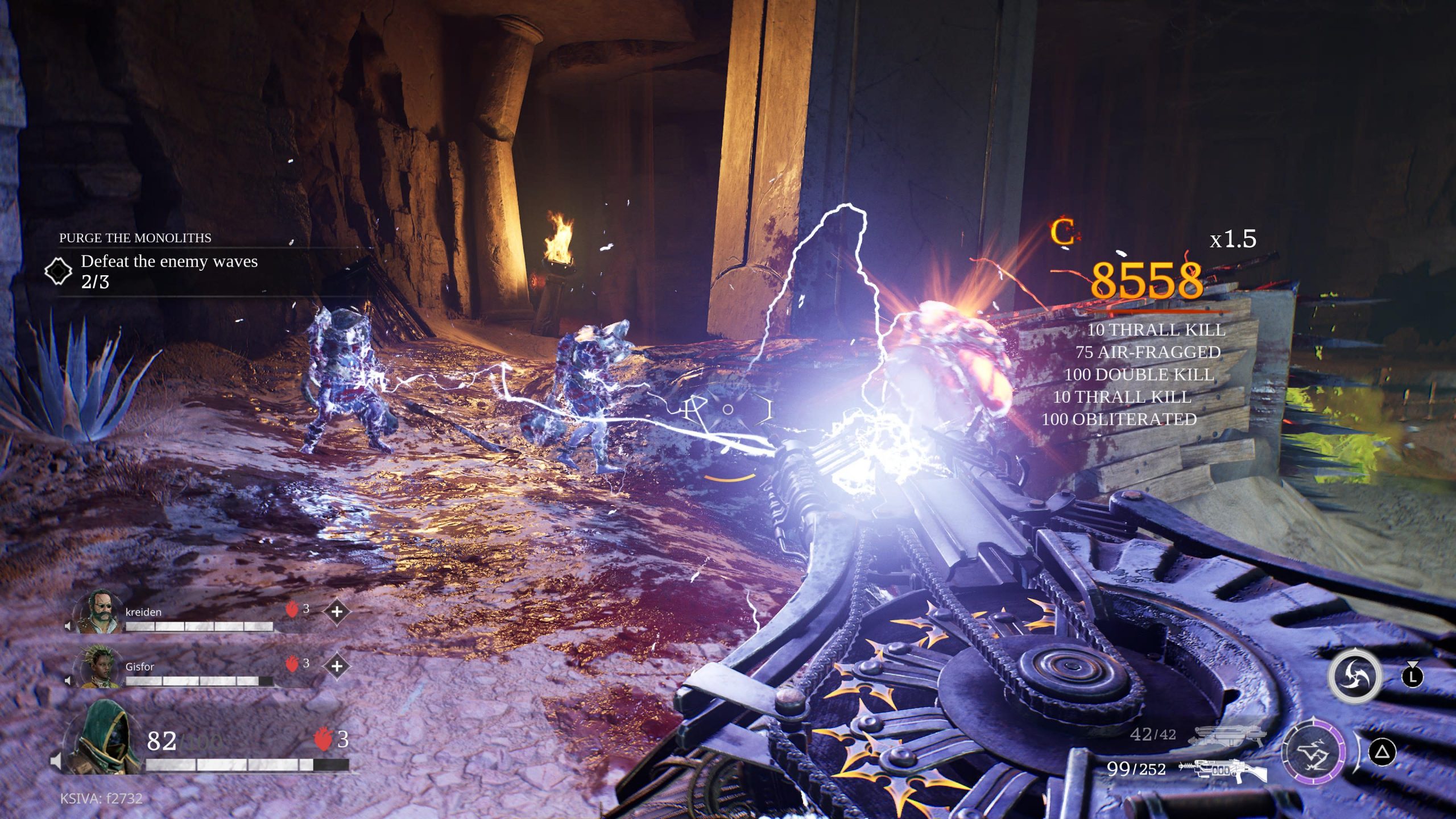Click kreiden's bearded teammate portrait
This screenshot has height=819, width=1456.
point(100,612)
